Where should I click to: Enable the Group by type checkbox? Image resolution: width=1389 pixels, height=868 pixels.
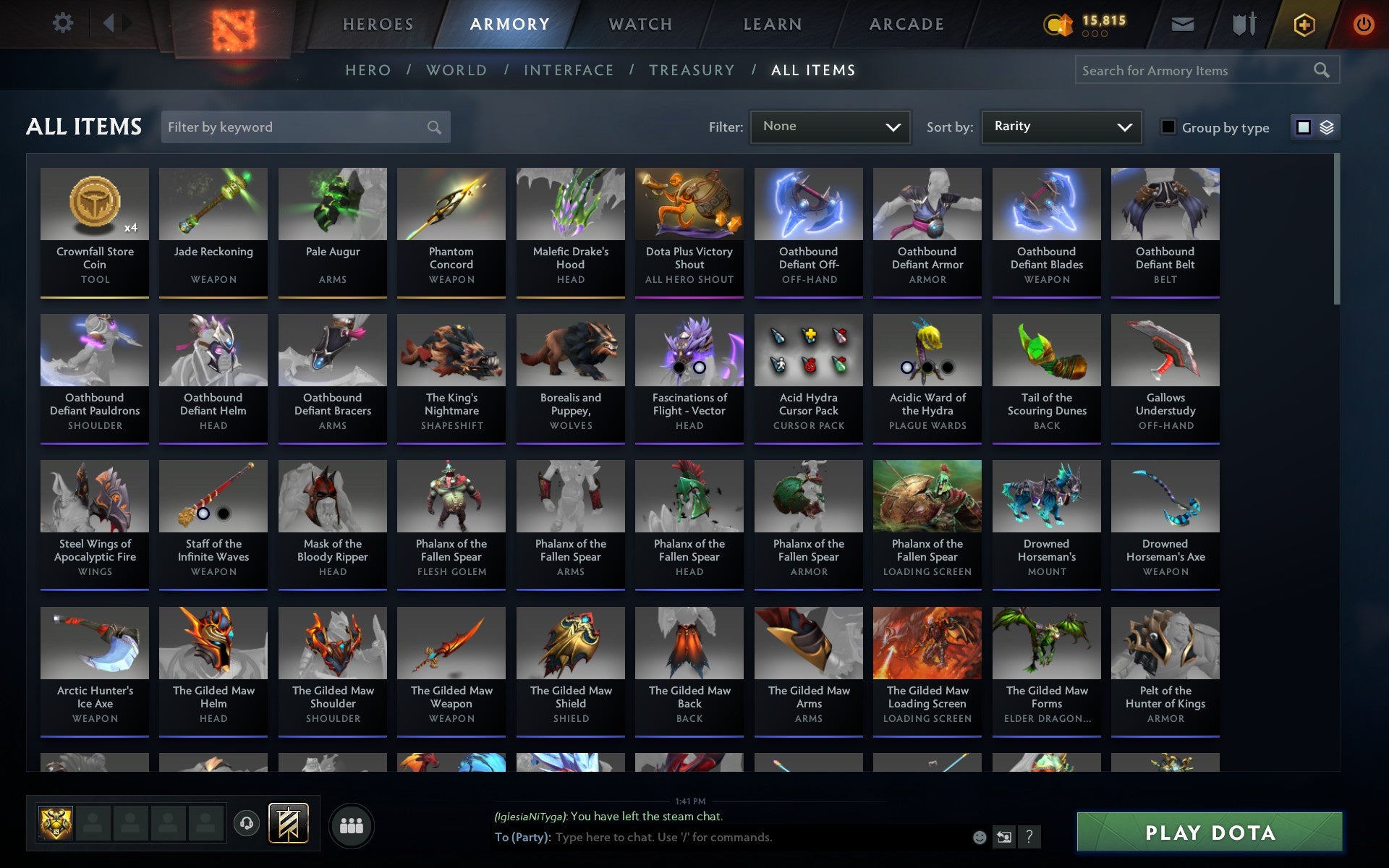point(1167,127)
